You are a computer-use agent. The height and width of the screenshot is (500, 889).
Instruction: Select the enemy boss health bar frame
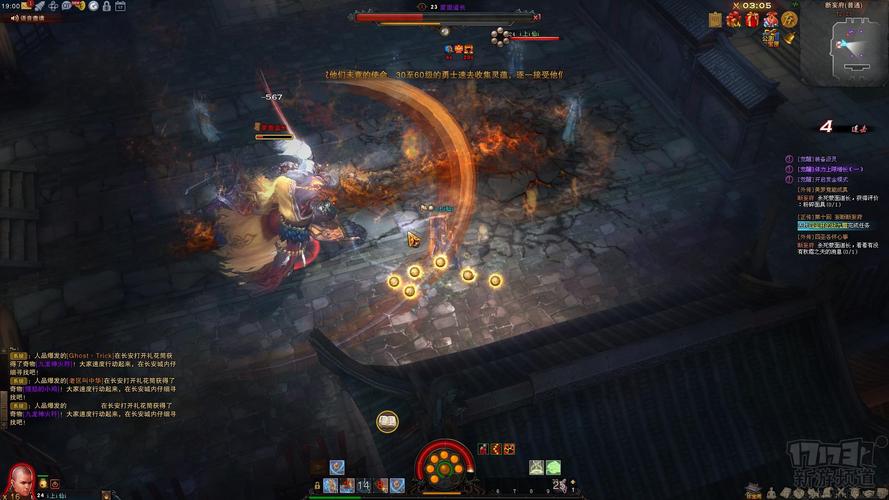tap(444, 17)
